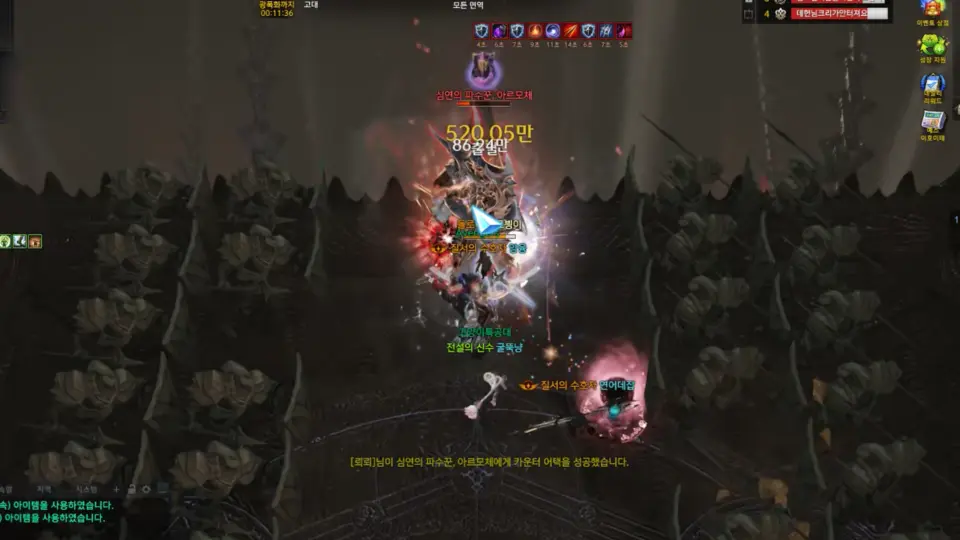This screenshot has height=540, width=960.
Task: Click the green leaf buff icon at left edge
Action: [5, 241]
